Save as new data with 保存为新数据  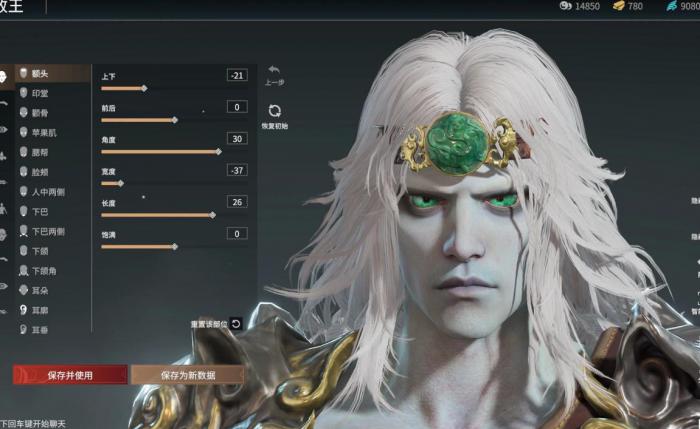coord(186,375)
